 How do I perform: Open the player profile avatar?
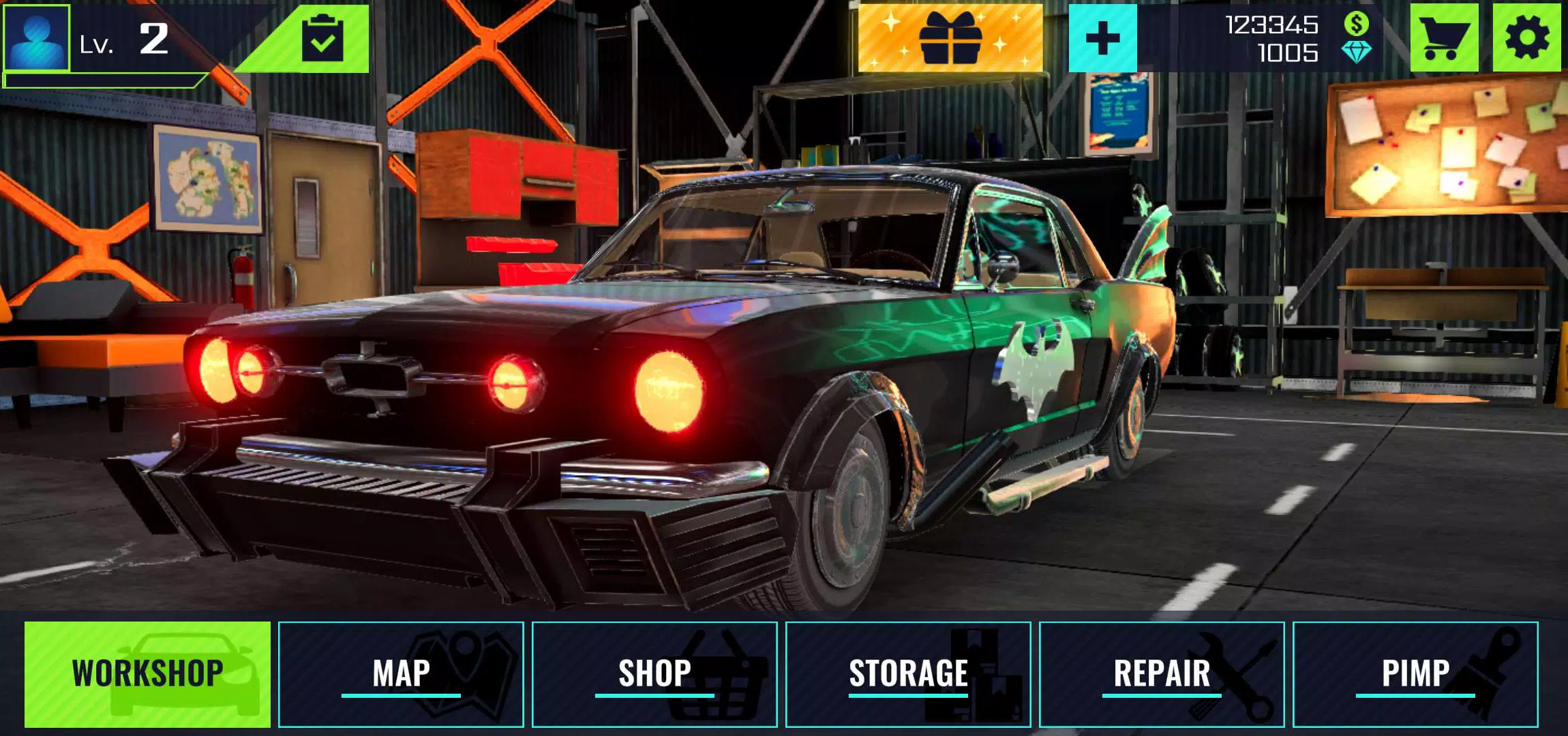click(37, 37)
